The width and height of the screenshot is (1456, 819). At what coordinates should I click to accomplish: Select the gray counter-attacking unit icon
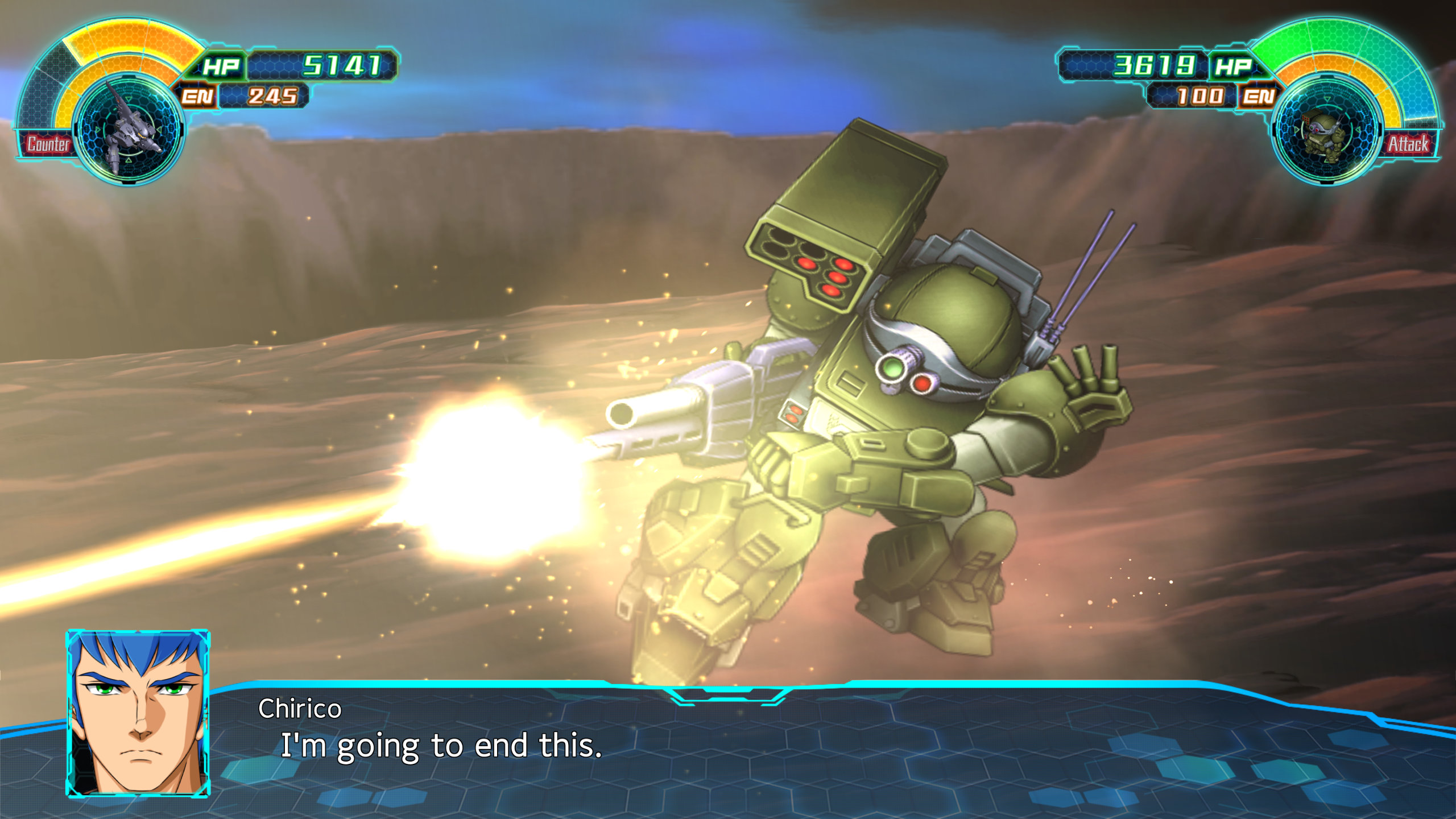pyautogui.click(x=130, y=130)
